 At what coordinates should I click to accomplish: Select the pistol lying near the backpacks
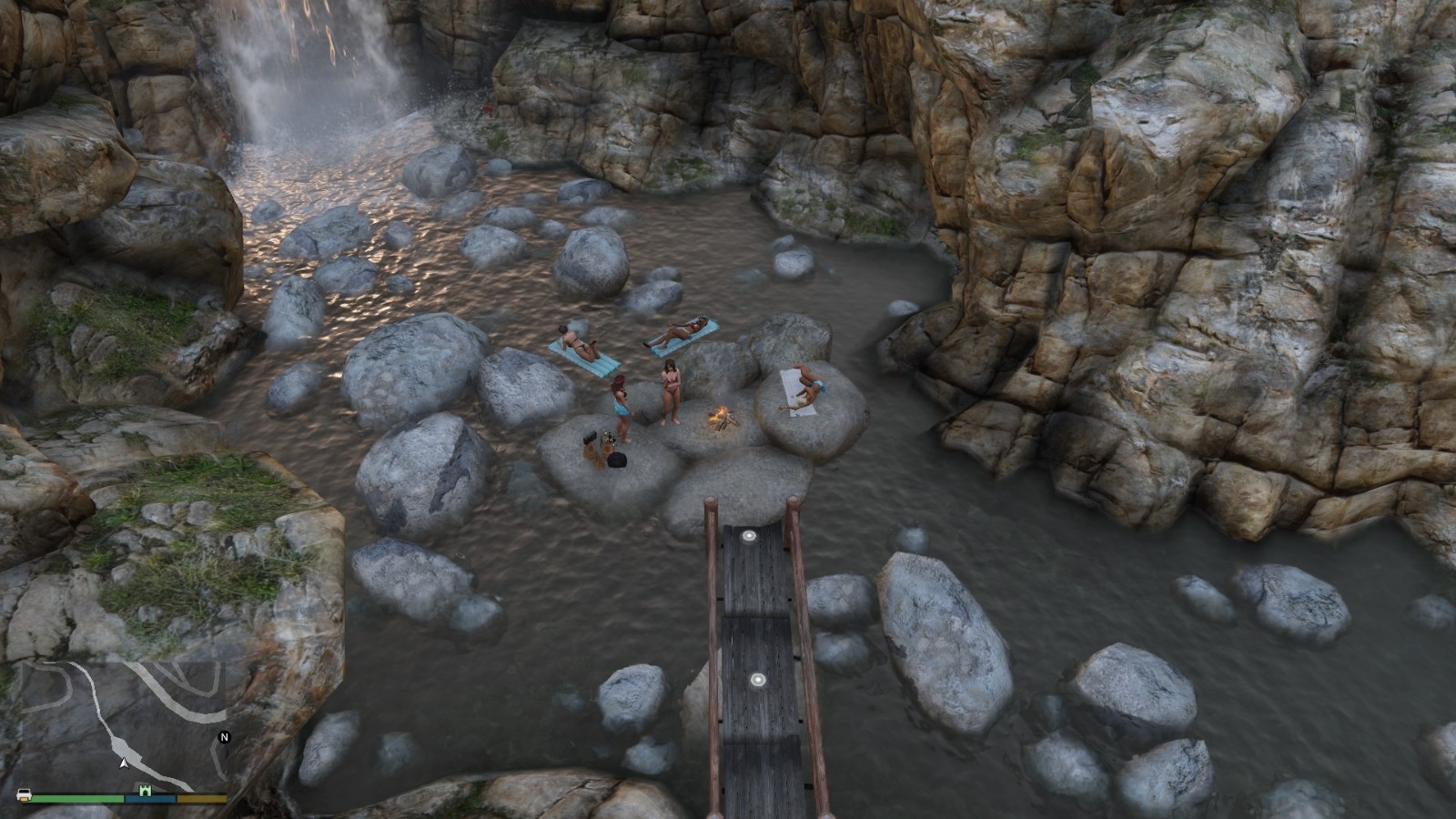pyautogui.click(x=590, y=437)
